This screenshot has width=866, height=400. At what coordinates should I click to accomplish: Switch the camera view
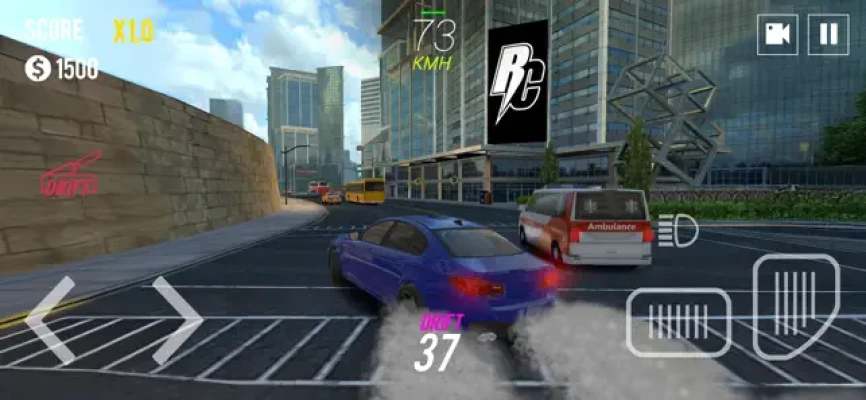[777, 35]
